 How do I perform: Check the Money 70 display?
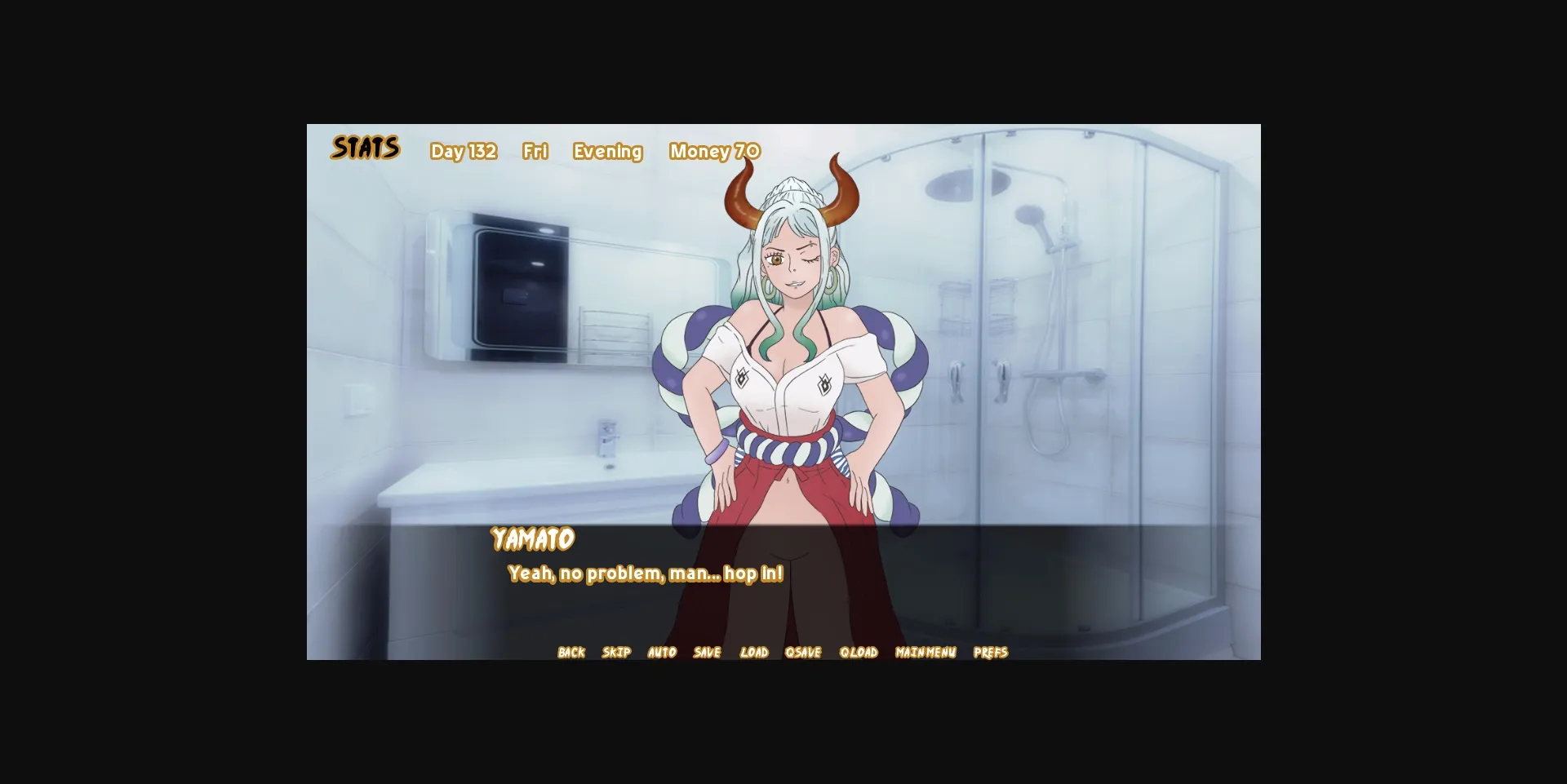pyautogui.click(x=714, y=151)
